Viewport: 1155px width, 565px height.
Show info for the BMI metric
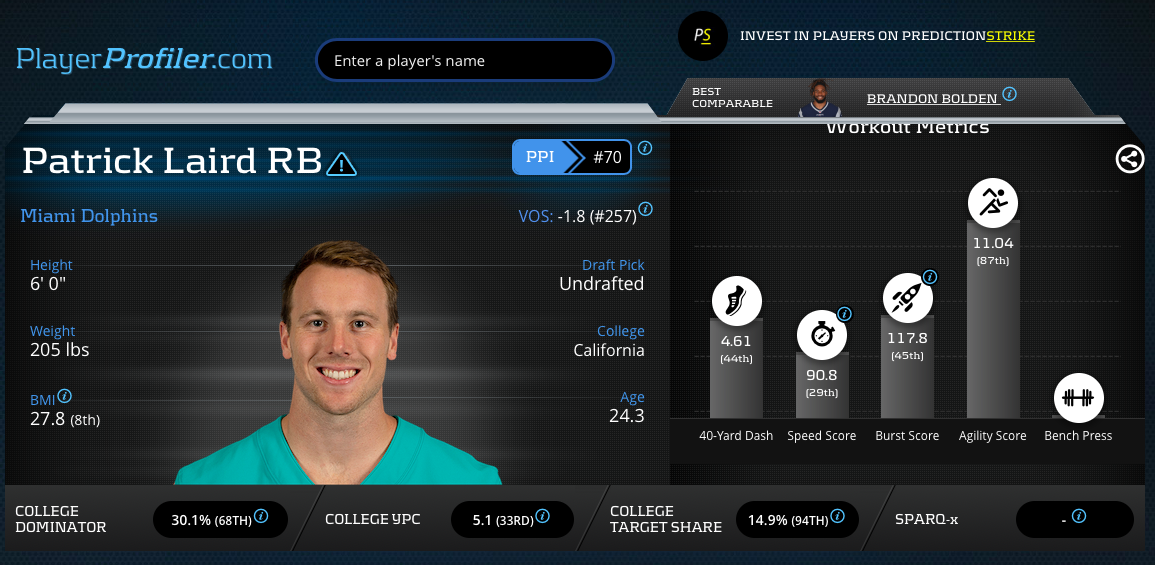[x=65, y=396]
